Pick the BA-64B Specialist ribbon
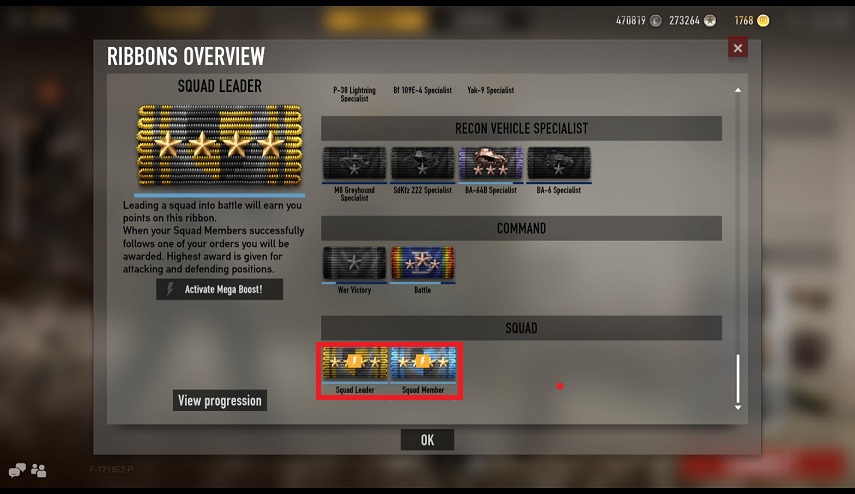 click(490, 164)
